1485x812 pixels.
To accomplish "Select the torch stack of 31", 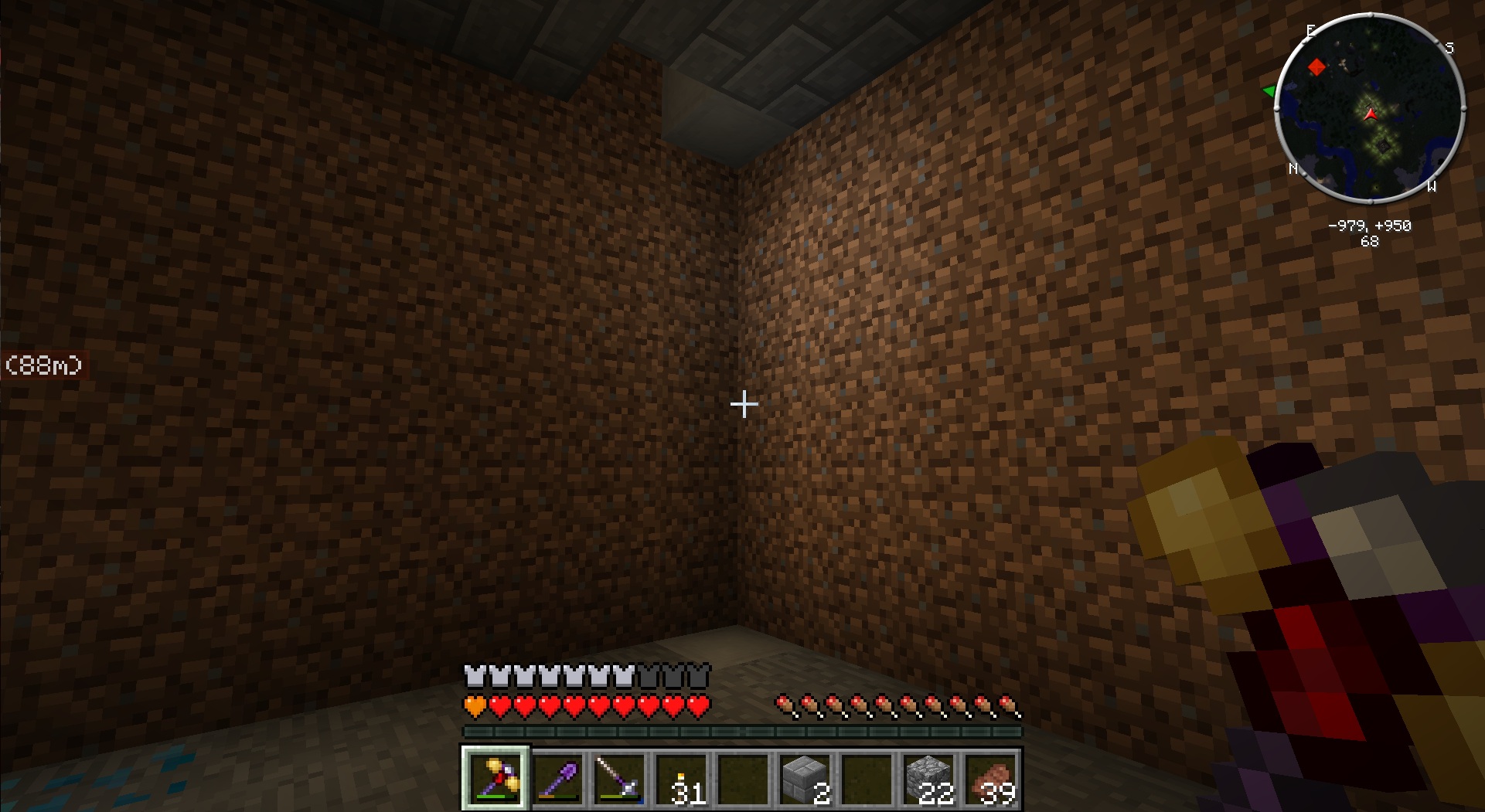I will click(681, 779).
